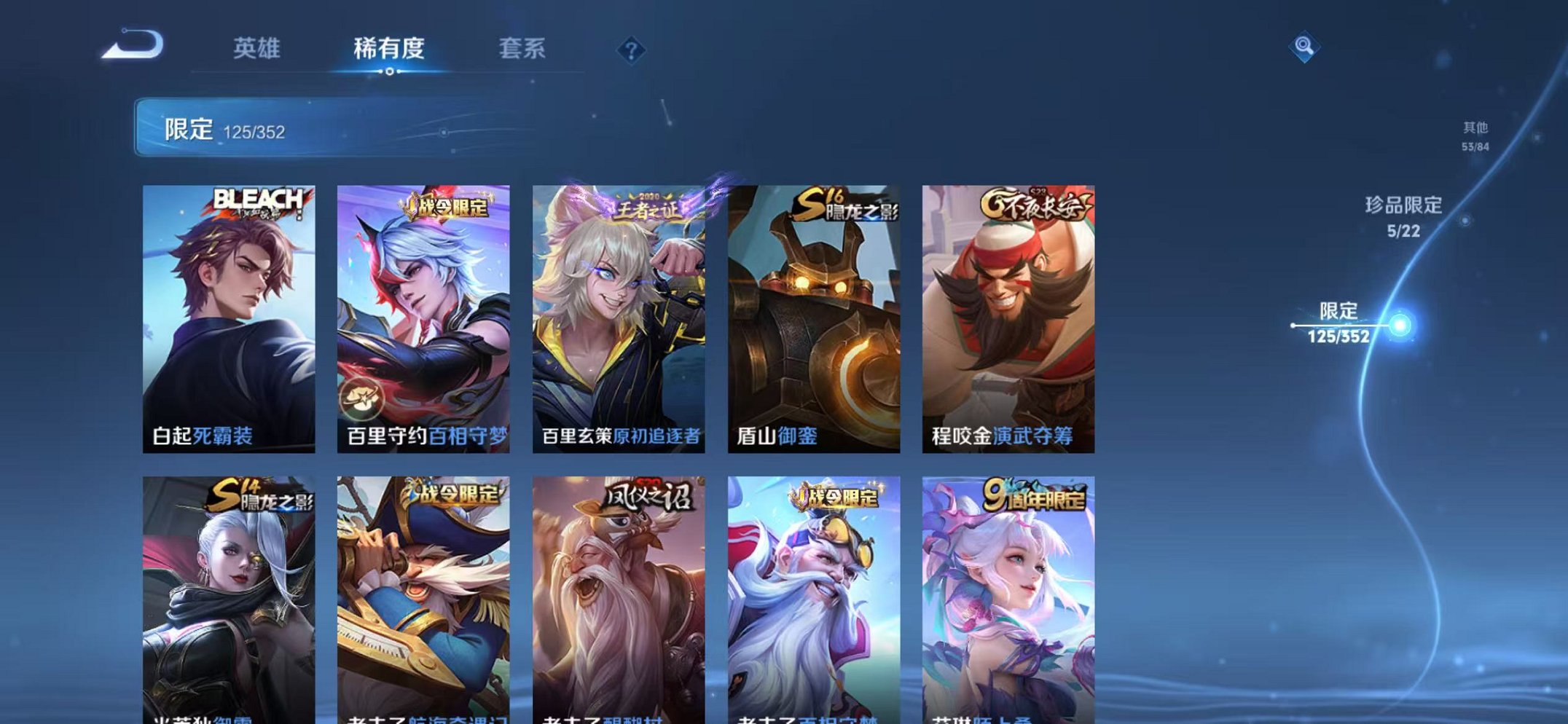The height and width of the screenshot is (724, 1568).
Task: Click the 9周年限定 badge on 芸琳's card
Action: (x=1038, y=493)
